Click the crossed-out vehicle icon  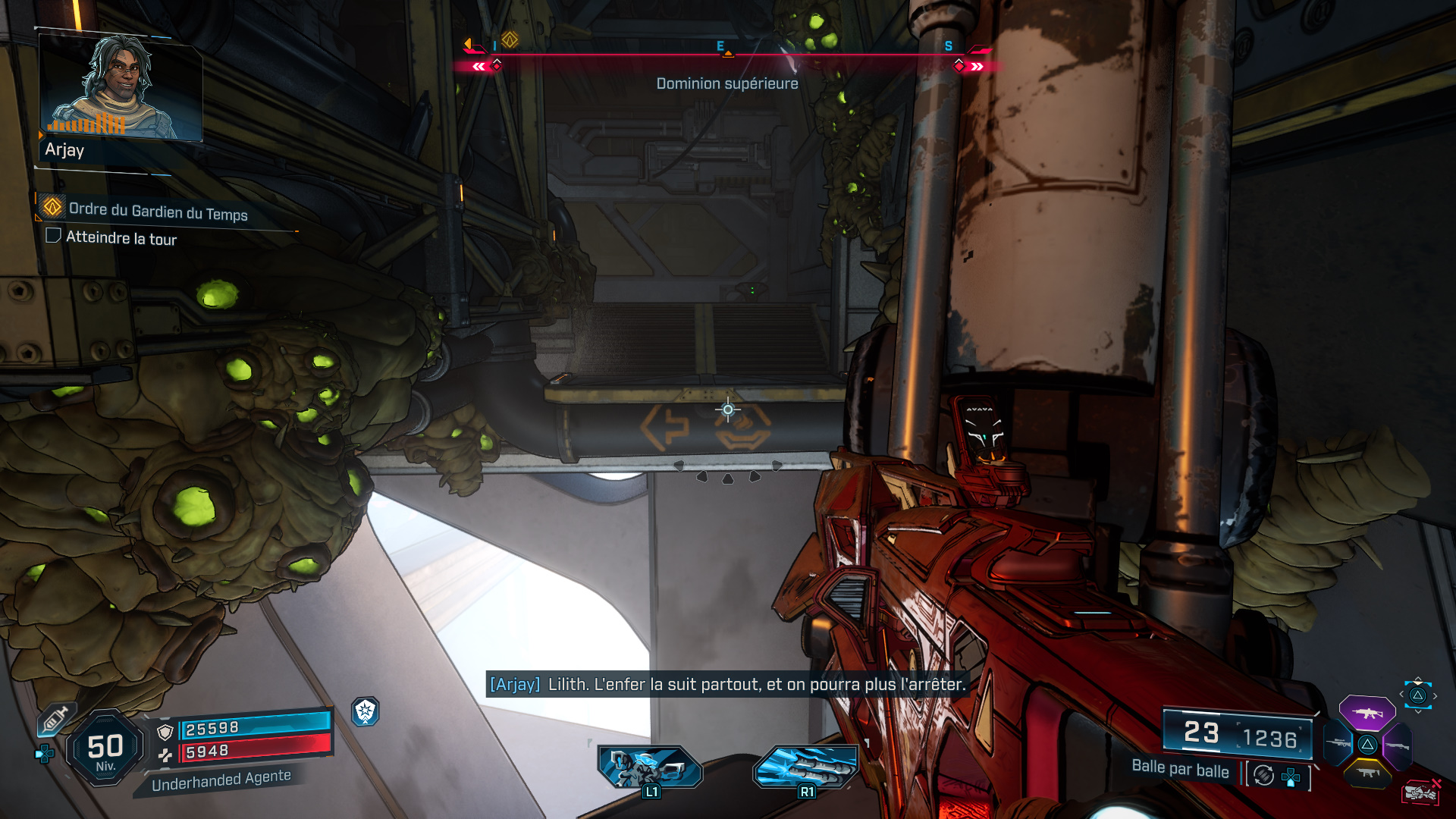1420,792
